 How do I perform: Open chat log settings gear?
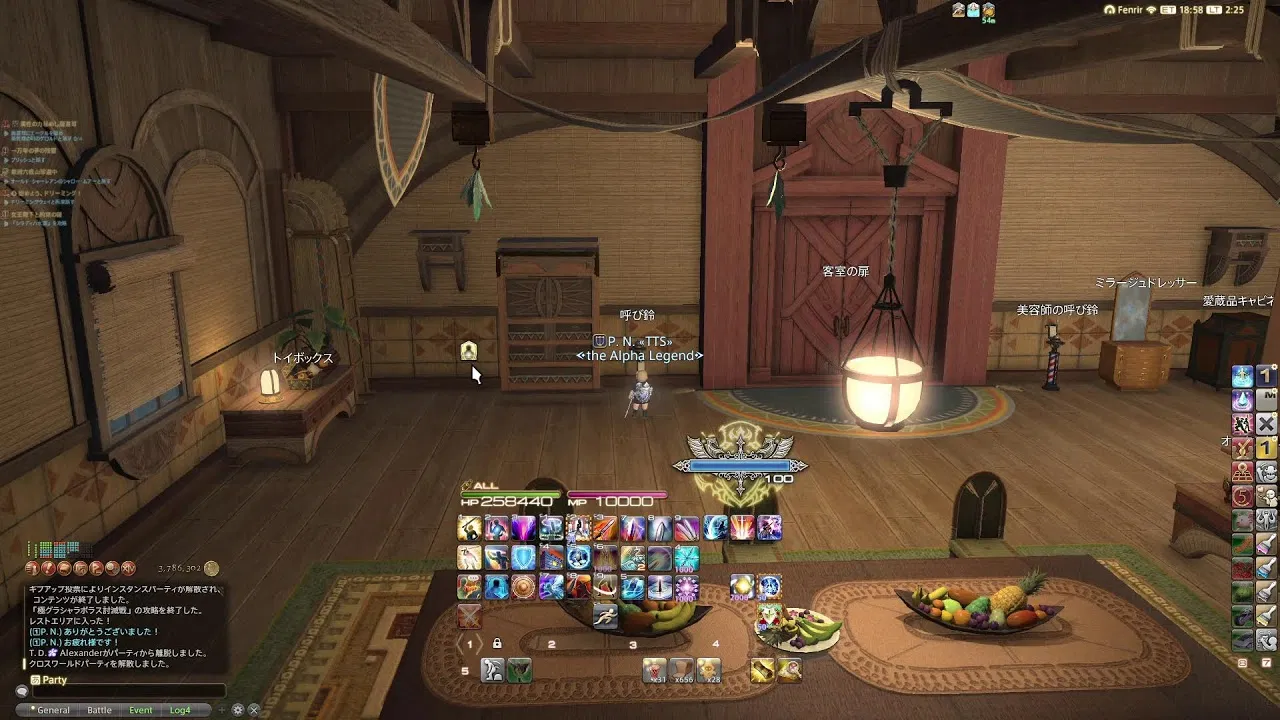(238, 710)
